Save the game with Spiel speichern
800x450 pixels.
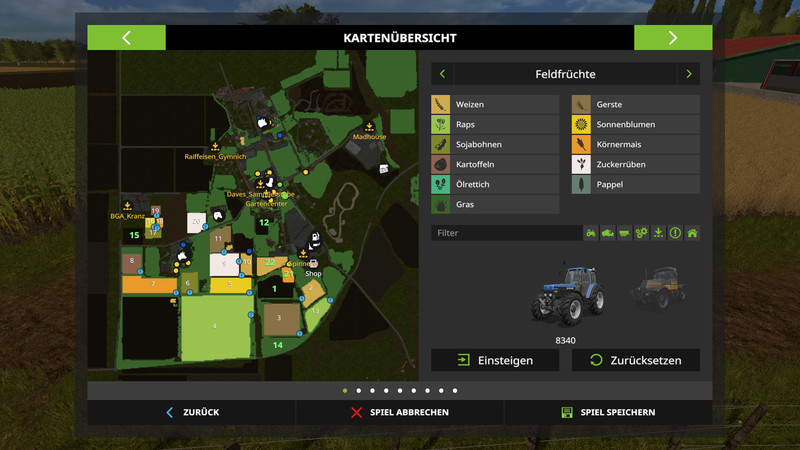(608, 412)
